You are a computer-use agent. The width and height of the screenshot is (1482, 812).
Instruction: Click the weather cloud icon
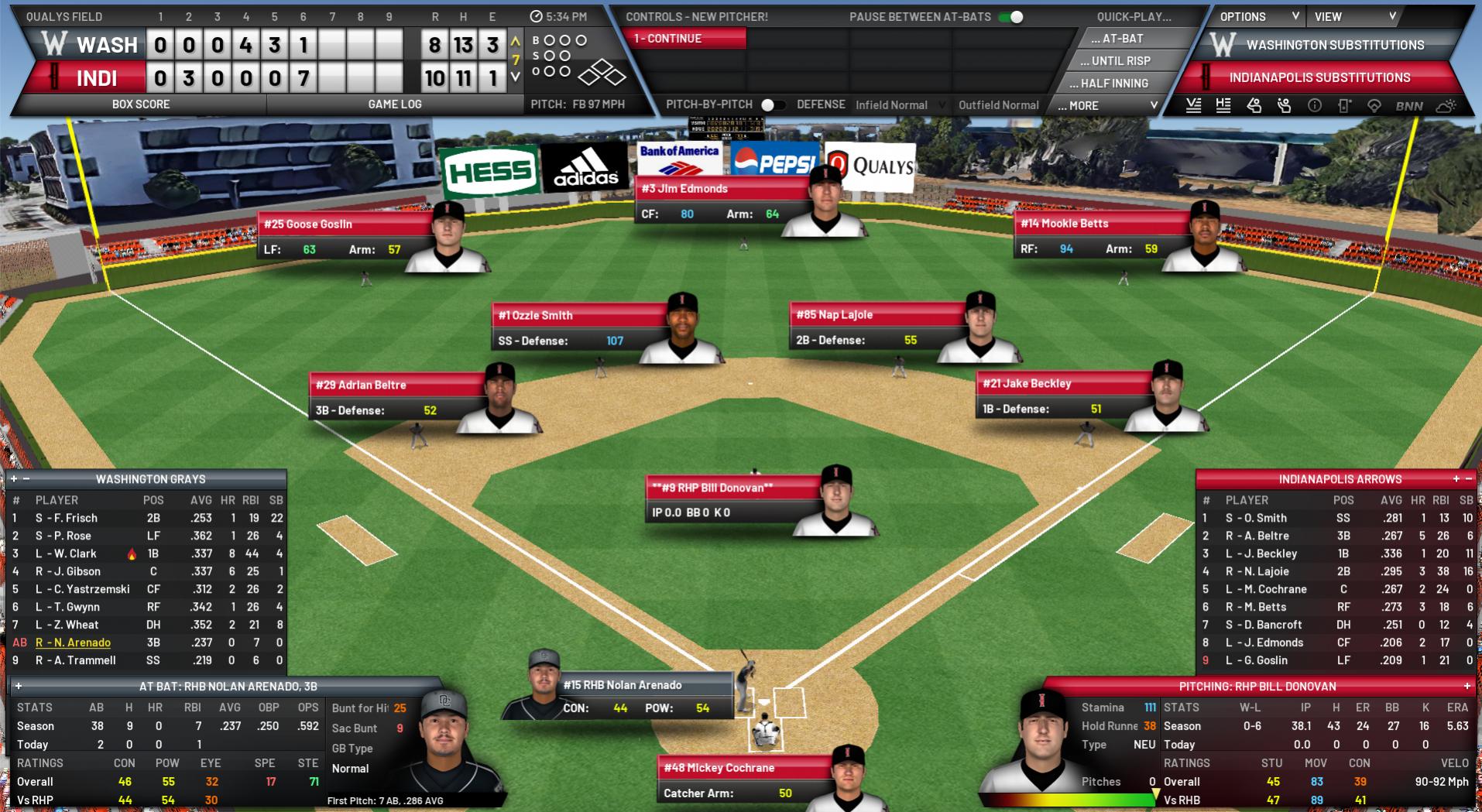[x=1445, y=106]
